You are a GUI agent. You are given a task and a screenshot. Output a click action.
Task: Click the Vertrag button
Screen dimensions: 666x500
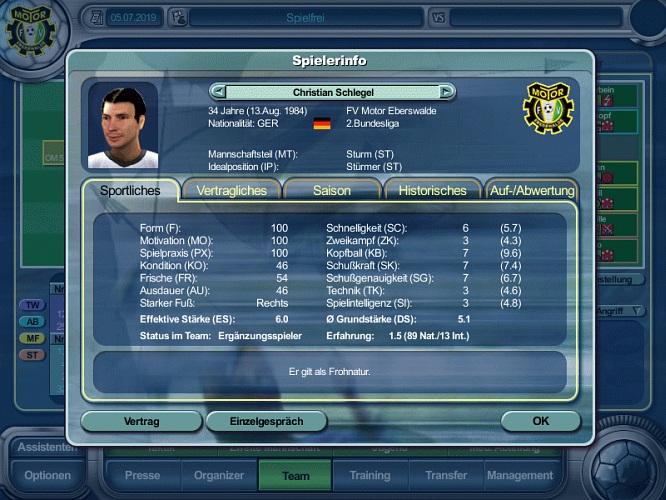pos(141,421)
